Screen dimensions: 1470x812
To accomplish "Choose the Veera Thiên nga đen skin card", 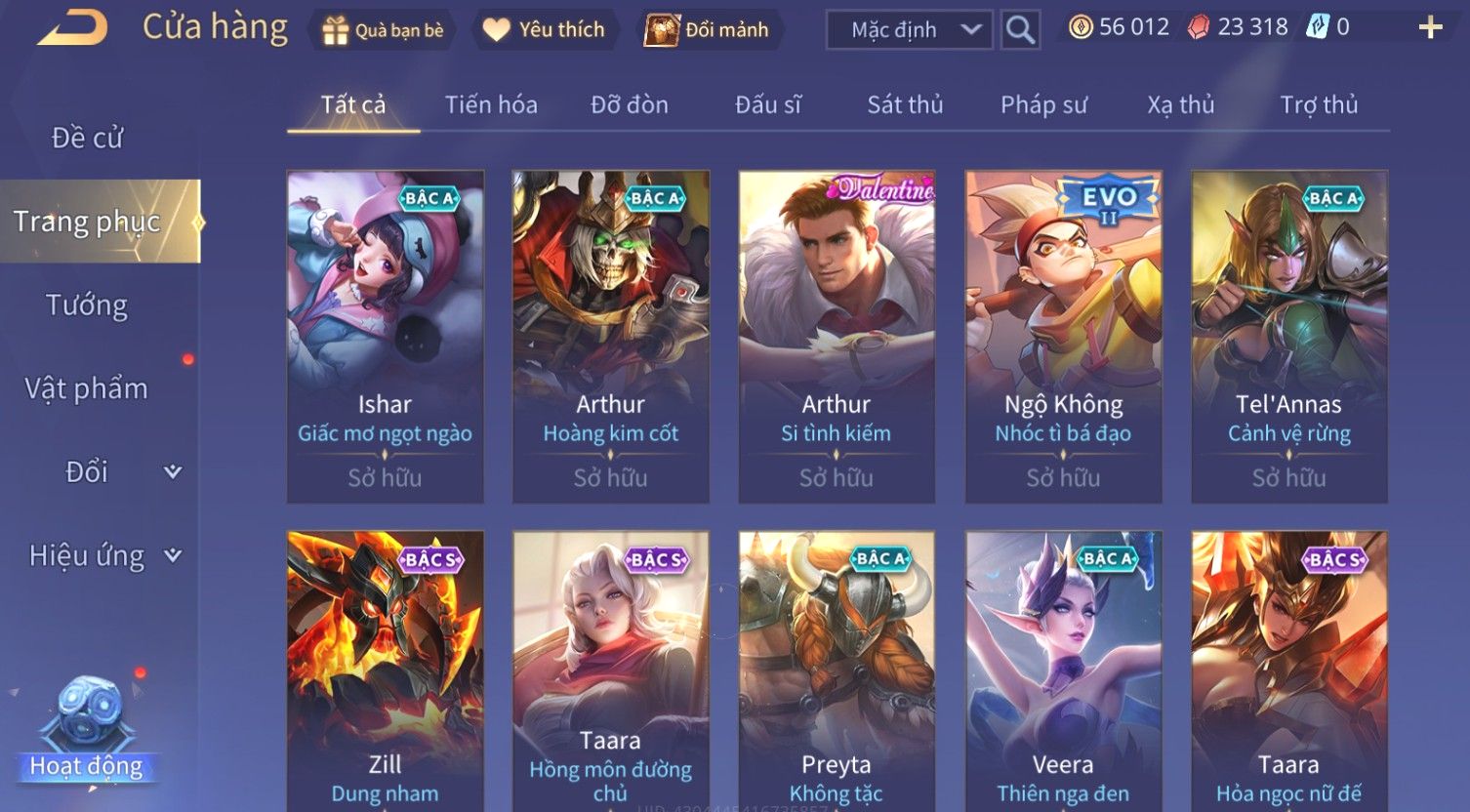I will pyautogui.click(x=1063, y=671).
